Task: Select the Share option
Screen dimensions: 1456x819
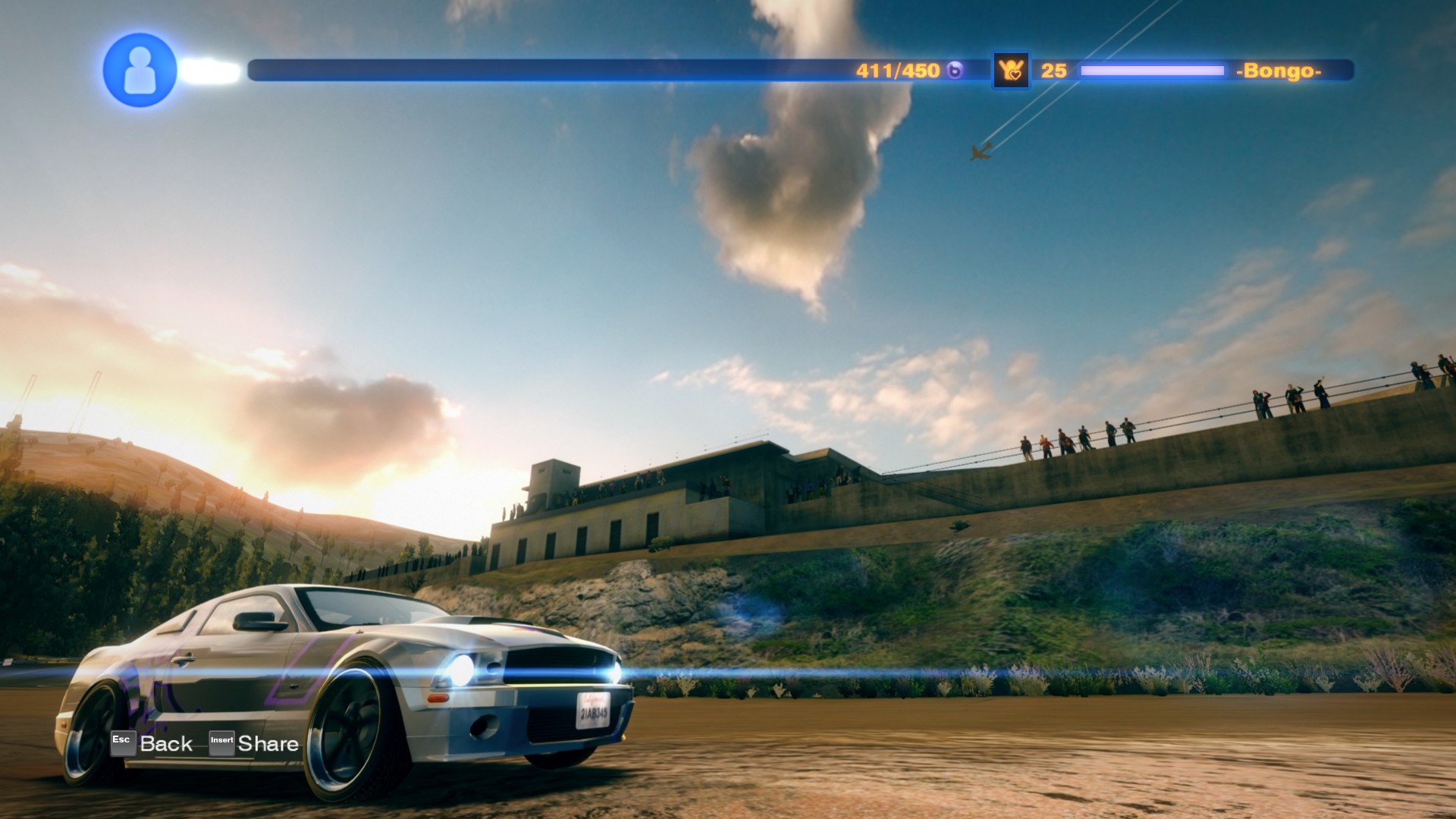Action: point(268,742)
